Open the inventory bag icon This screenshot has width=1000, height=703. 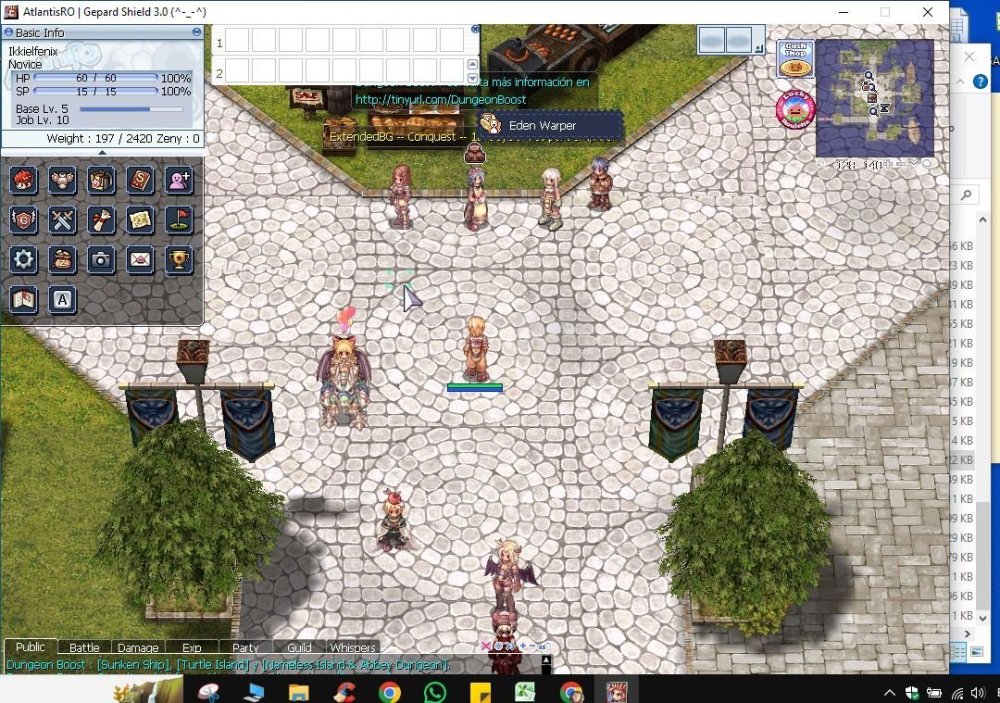pos(101,181)
